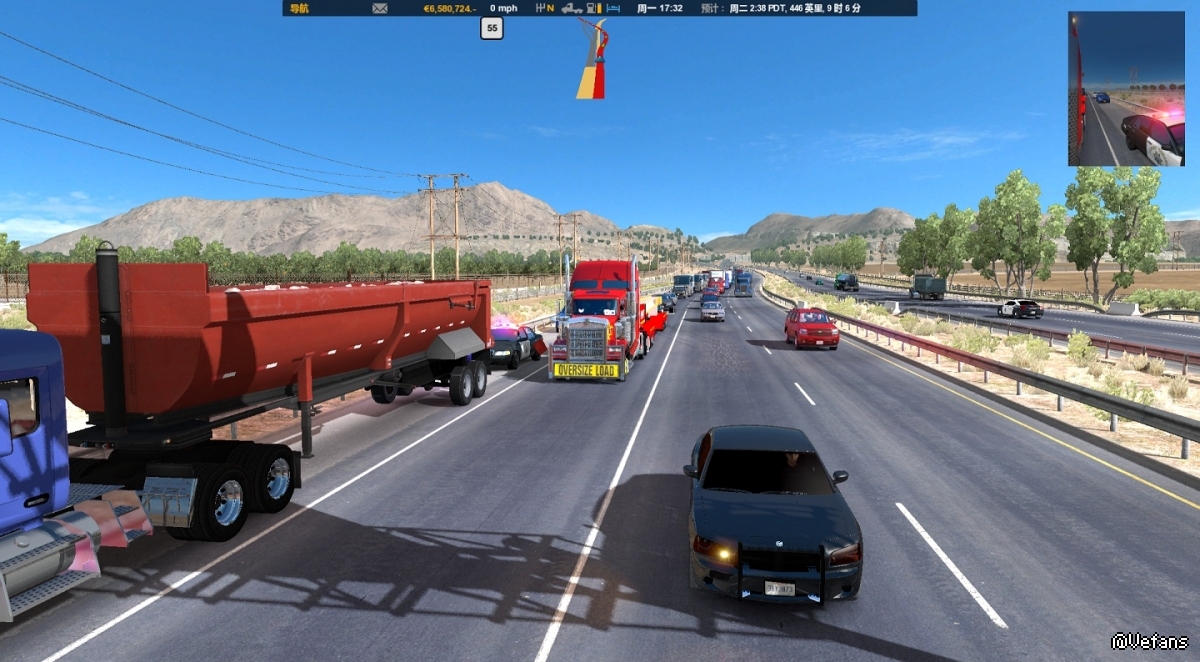1200x662 pixels.
Task: Click the truck damage status icon
Action: [572, 8]
